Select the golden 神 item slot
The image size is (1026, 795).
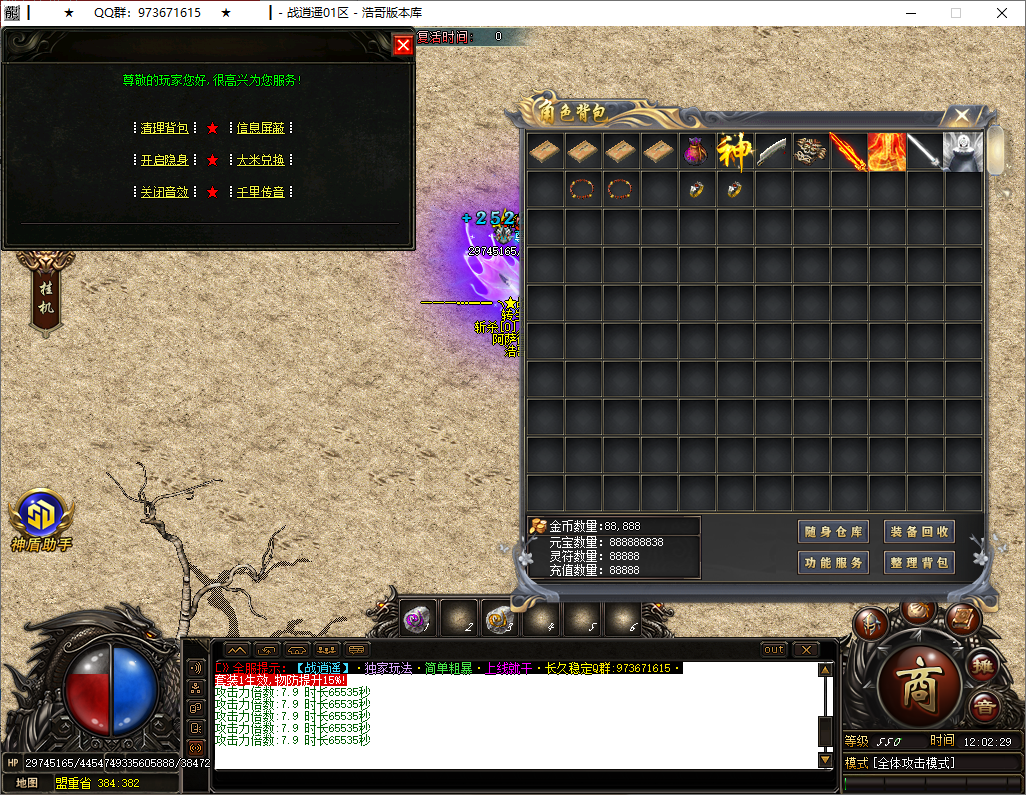tap(734, 152)
